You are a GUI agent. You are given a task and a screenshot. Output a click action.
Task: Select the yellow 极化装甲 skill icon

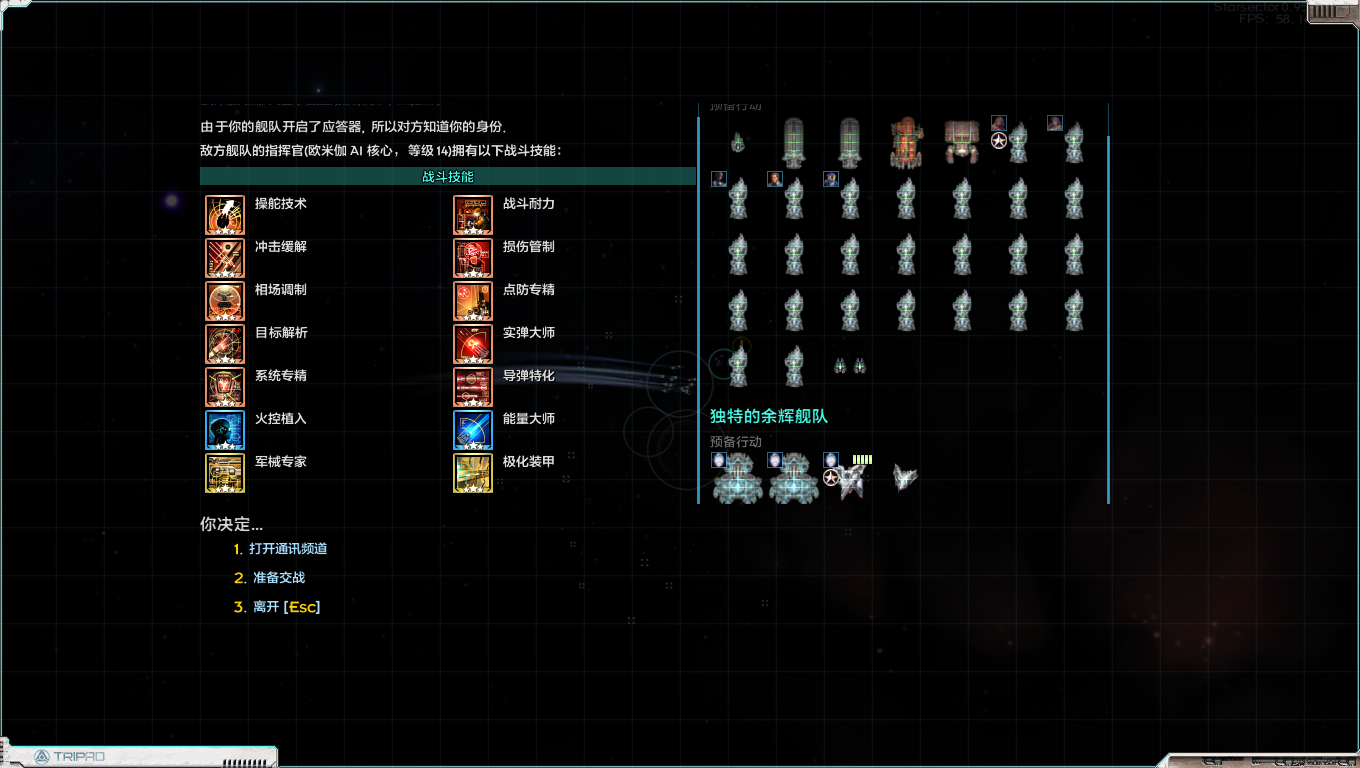[x=473, y=473]
